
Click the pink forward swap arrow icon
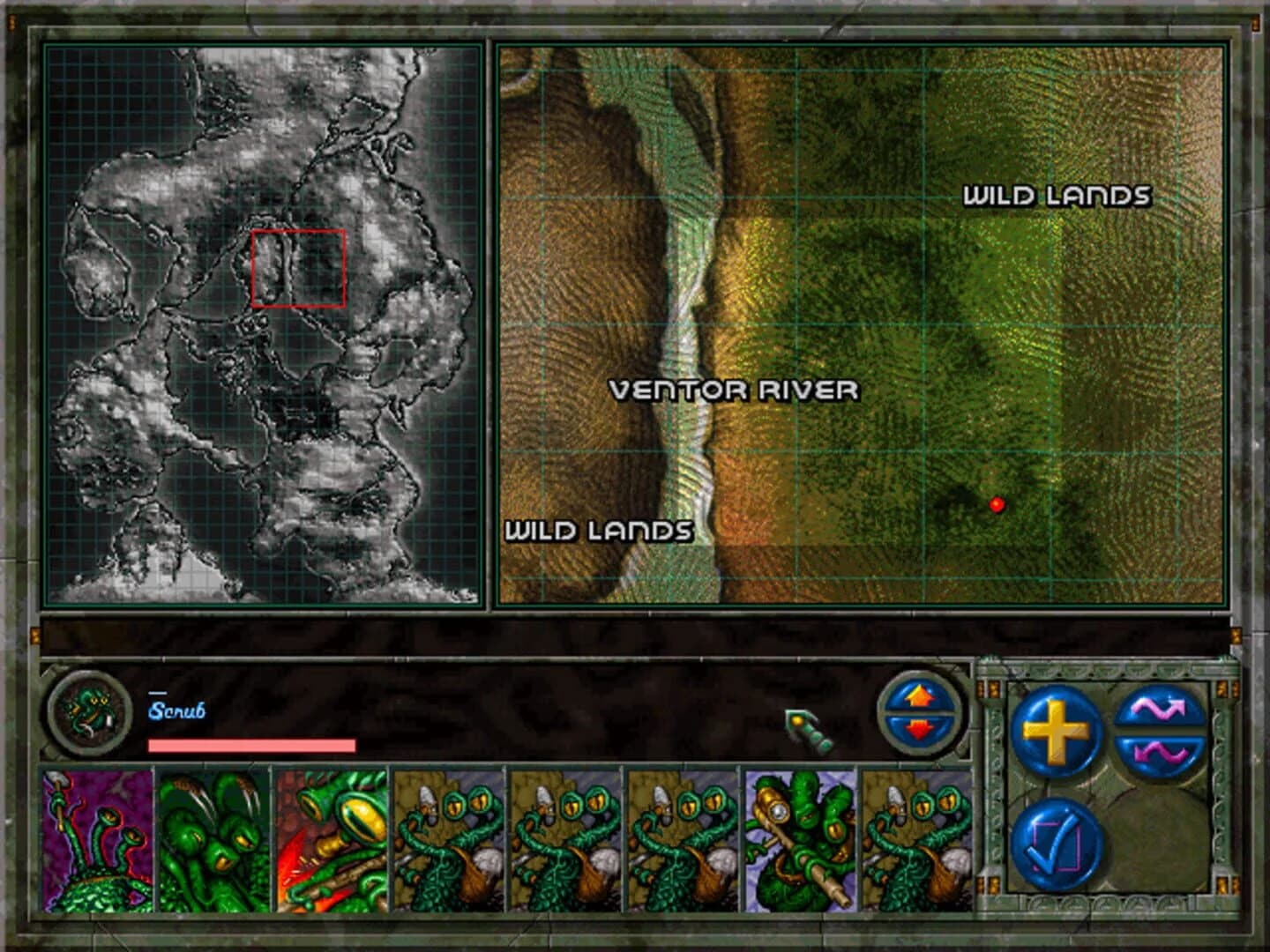(x=1161, y=710)
